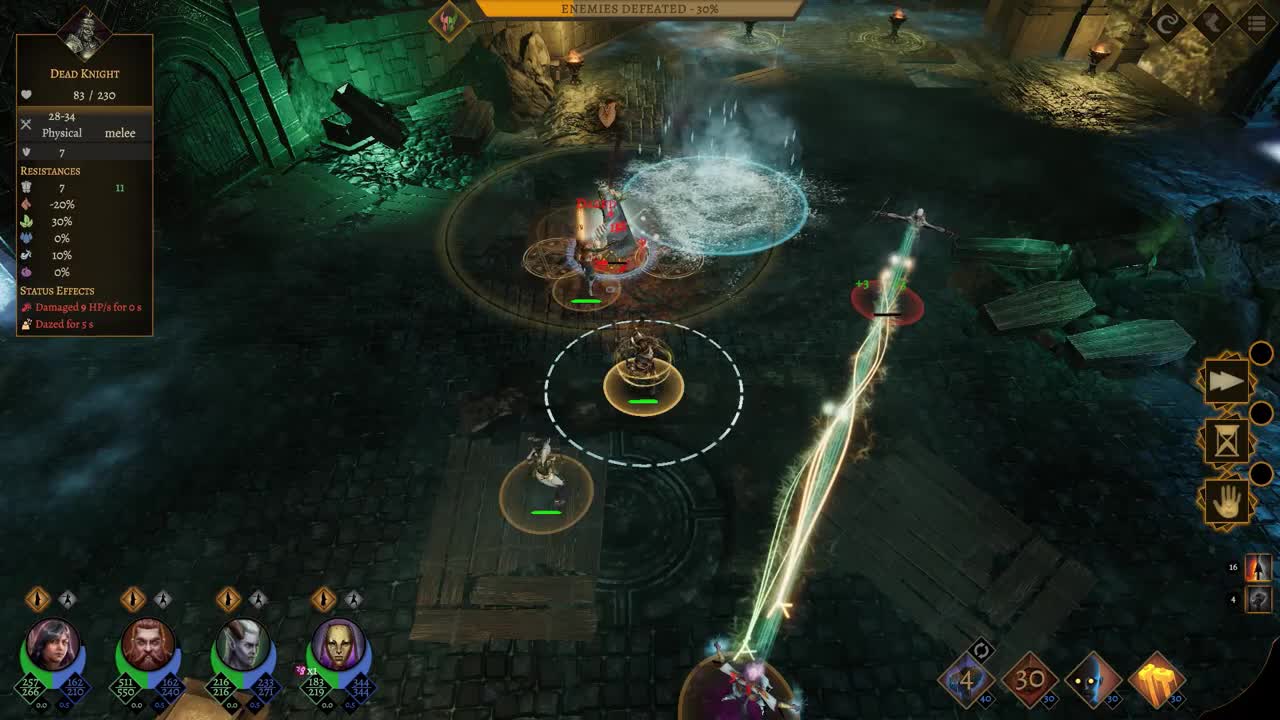This screenshot has height=720, width=1280.
Task: Activate the open hand button
Action: coord(1227,501)
